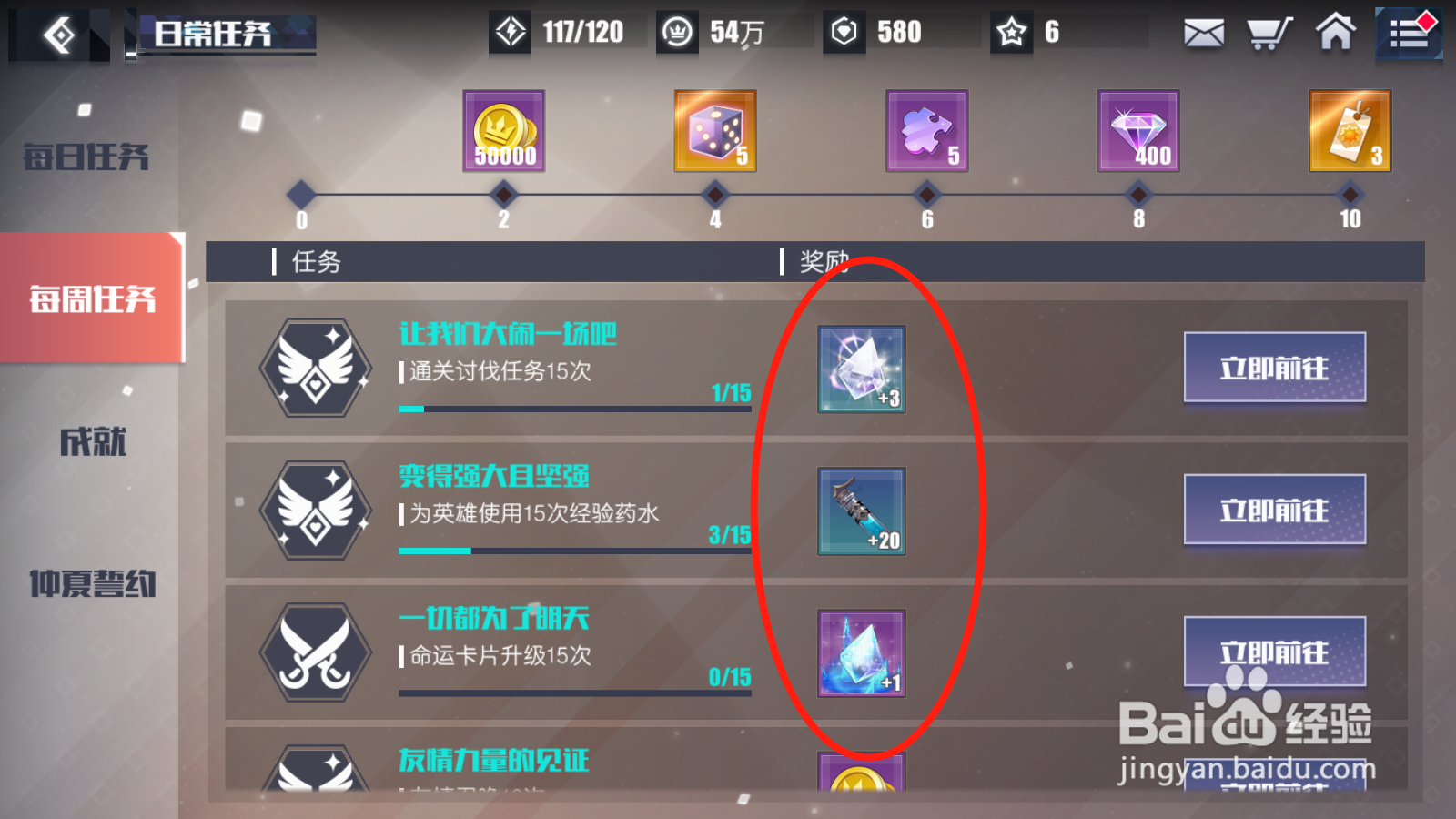
Task: Click the +3 crystal reward icon
Action: [861, 369]
